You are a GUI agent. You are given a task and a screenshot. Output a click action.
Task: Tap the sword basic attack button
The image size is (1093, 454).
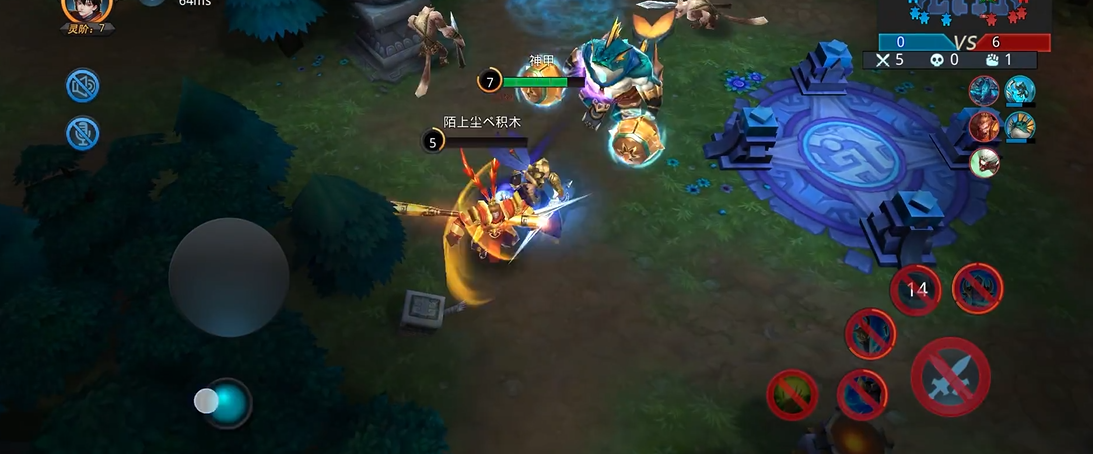pos(950,378)
